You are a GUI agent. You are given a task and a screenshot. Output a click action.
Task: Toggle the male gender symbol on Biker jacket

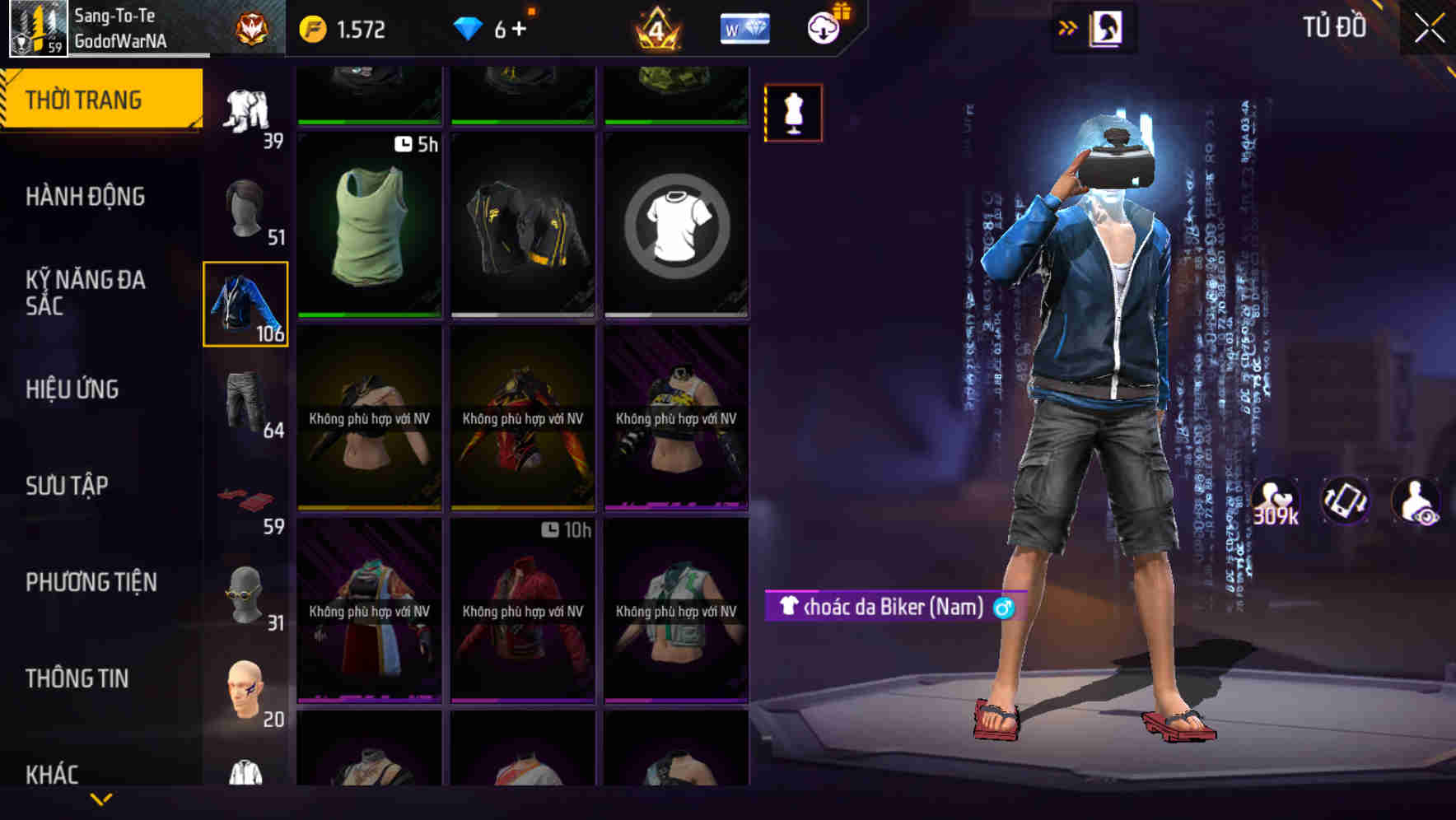pyautogui.click(x=1004, y=608)
